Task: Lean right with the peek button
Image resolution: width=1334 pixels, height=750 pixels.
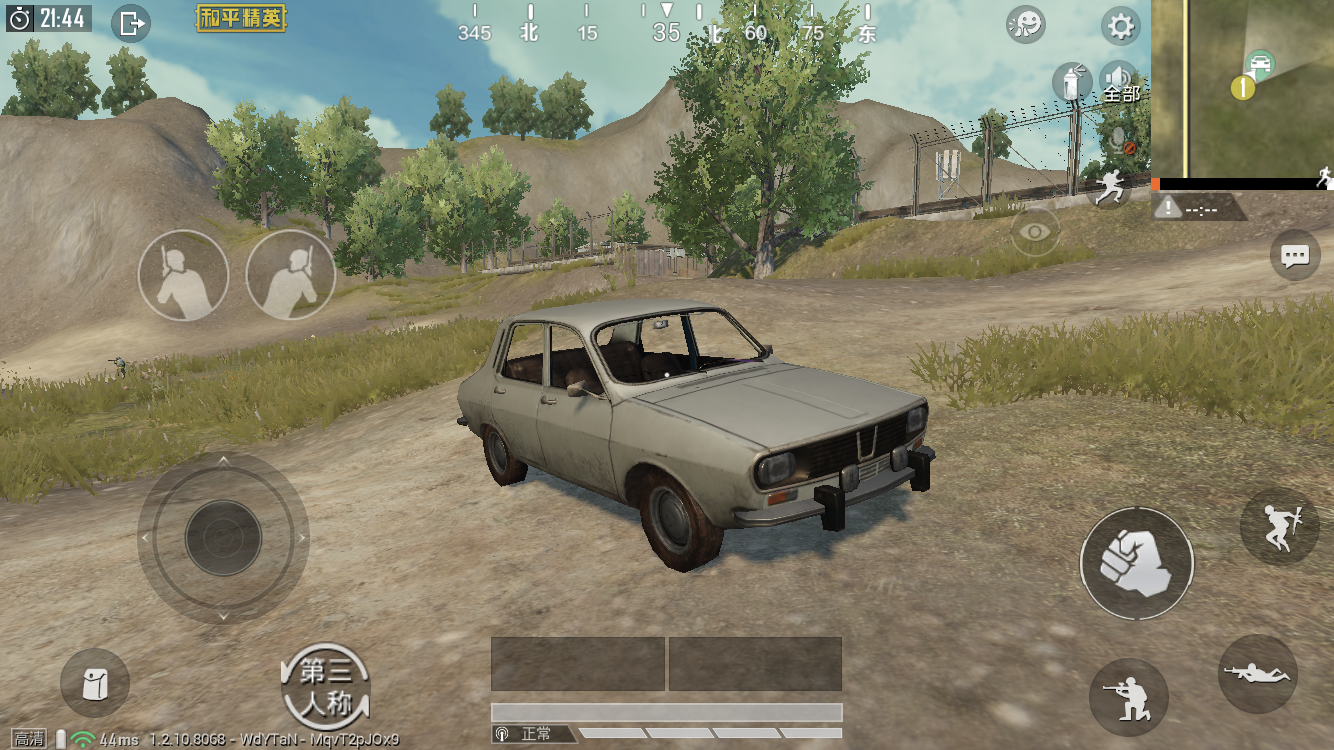Action: pyautogui.click(x=290, y=275)
